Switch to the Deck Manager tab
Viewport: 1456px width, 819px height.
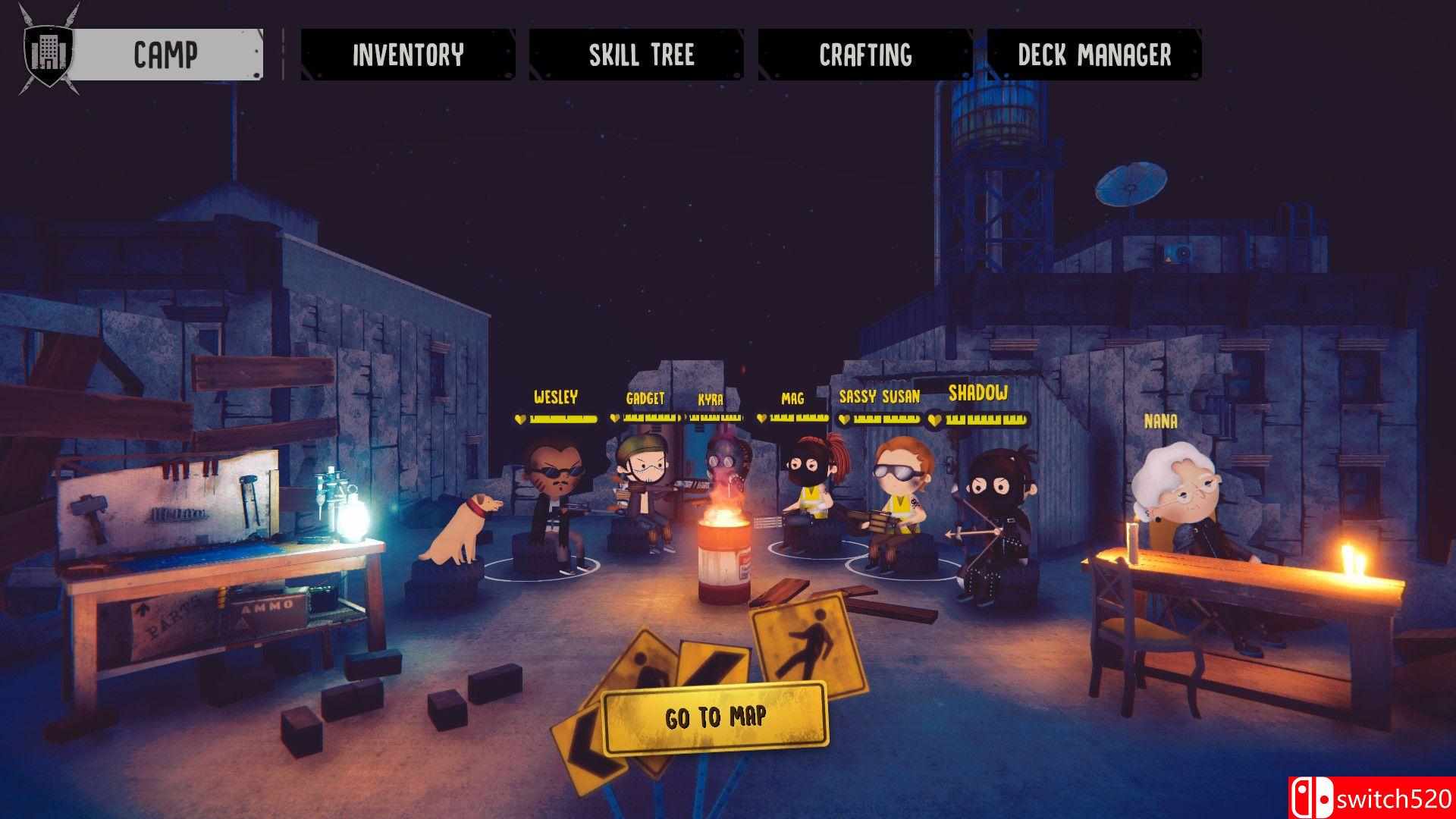[x=1094, y=55]
